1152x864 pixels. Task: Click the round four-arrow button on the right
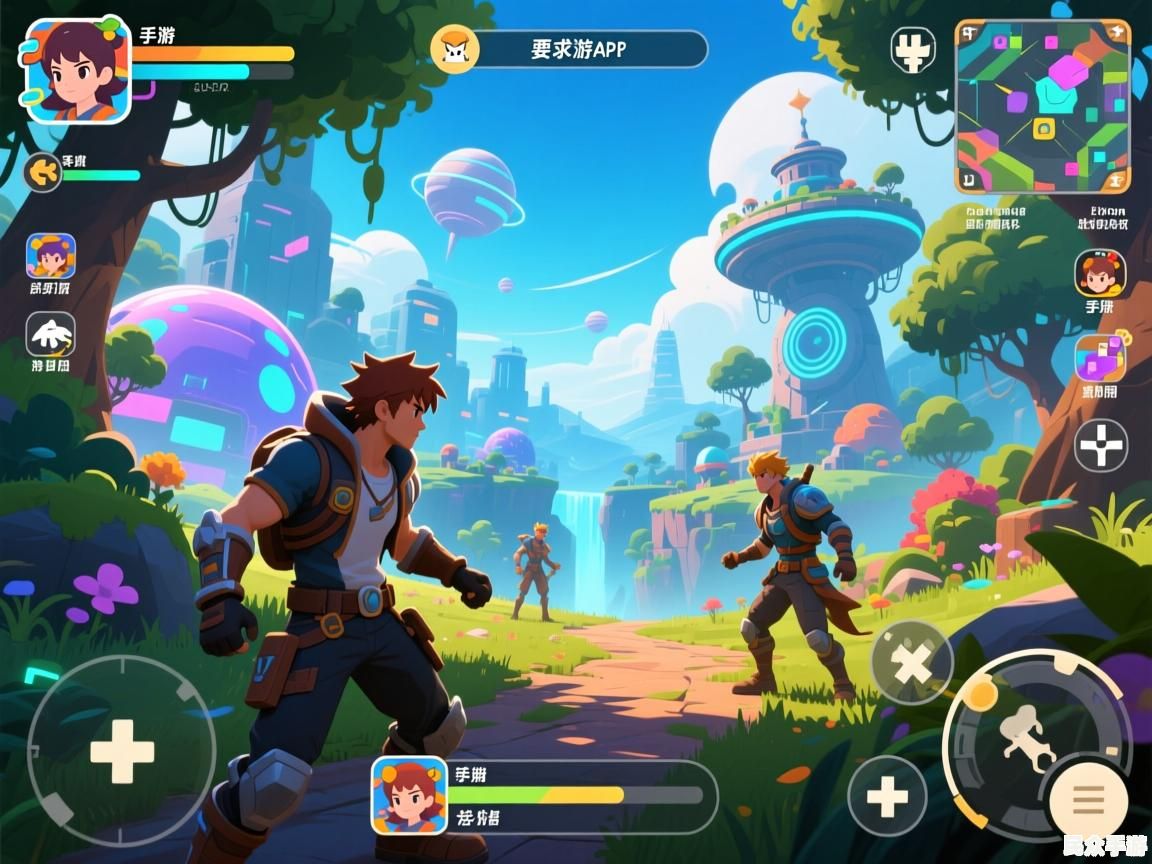1101,445
